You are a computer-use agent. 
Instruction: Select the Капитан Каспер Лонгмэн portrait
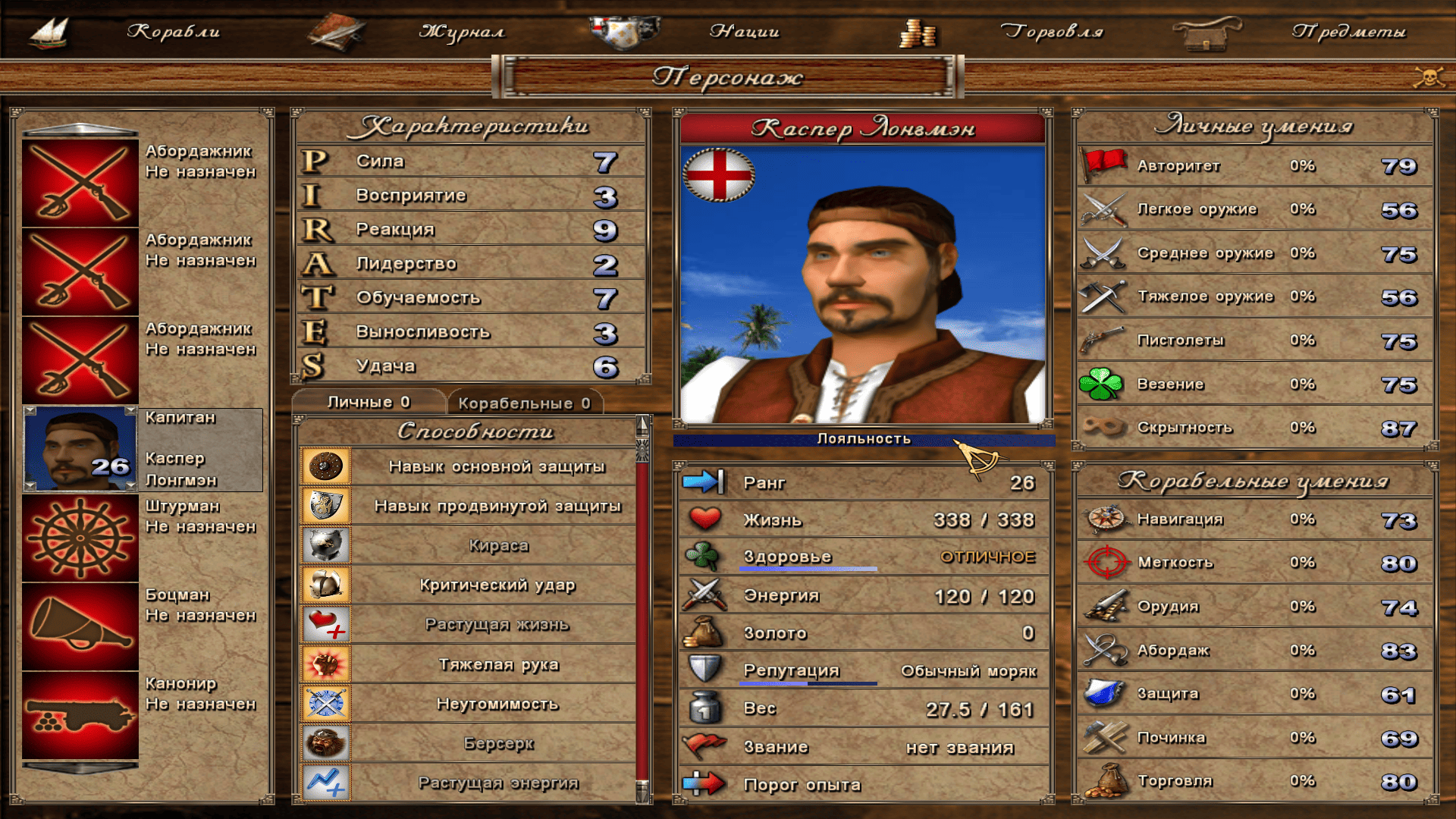point(80,450)
